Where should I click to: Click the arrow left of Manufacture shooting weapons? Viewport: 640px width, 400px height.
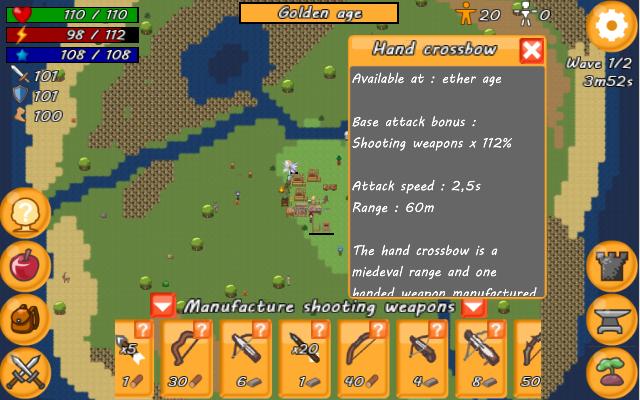(163, 306)
